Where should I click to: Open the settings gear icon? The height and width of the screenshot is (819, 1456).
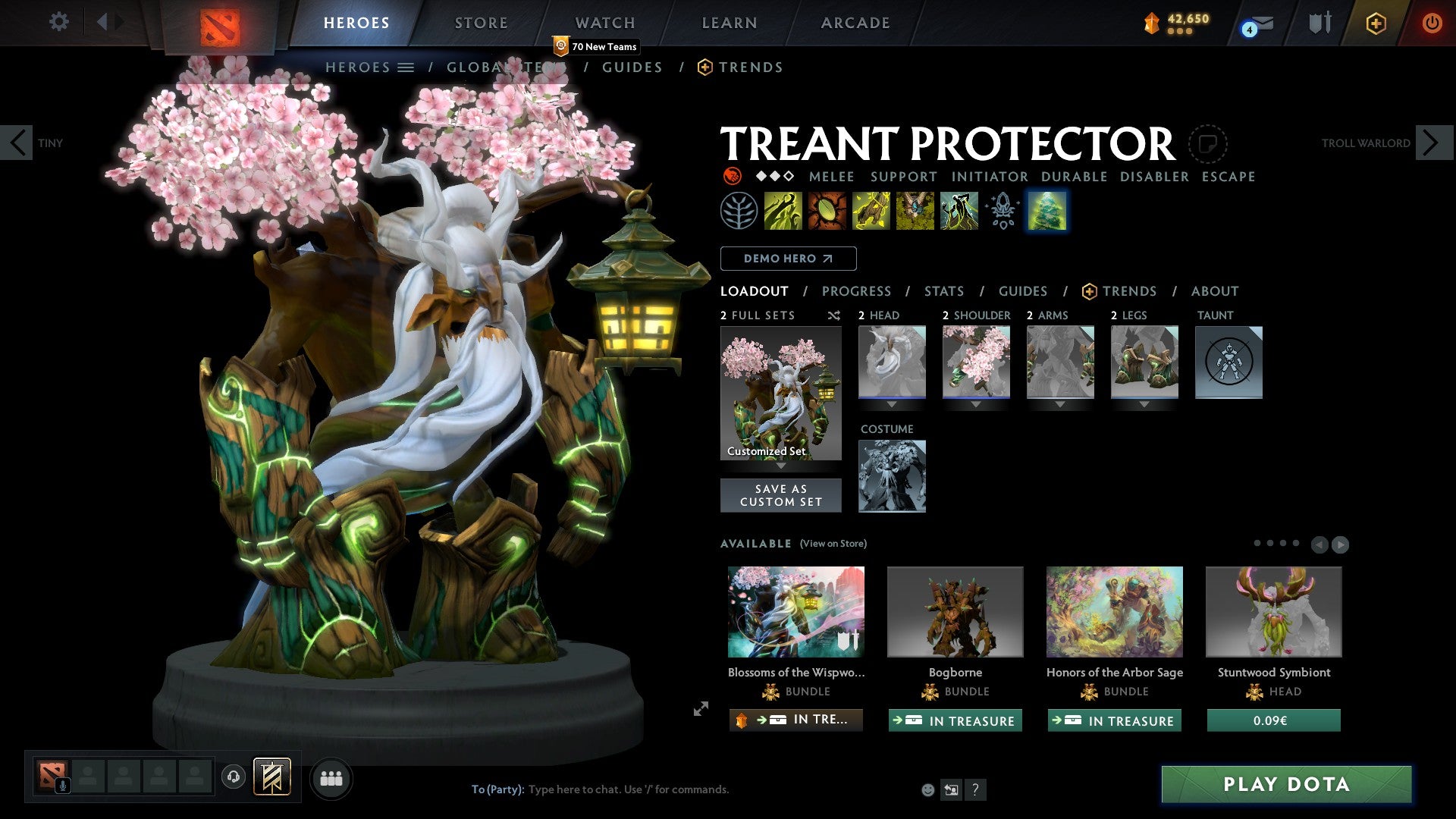(58, 22)
